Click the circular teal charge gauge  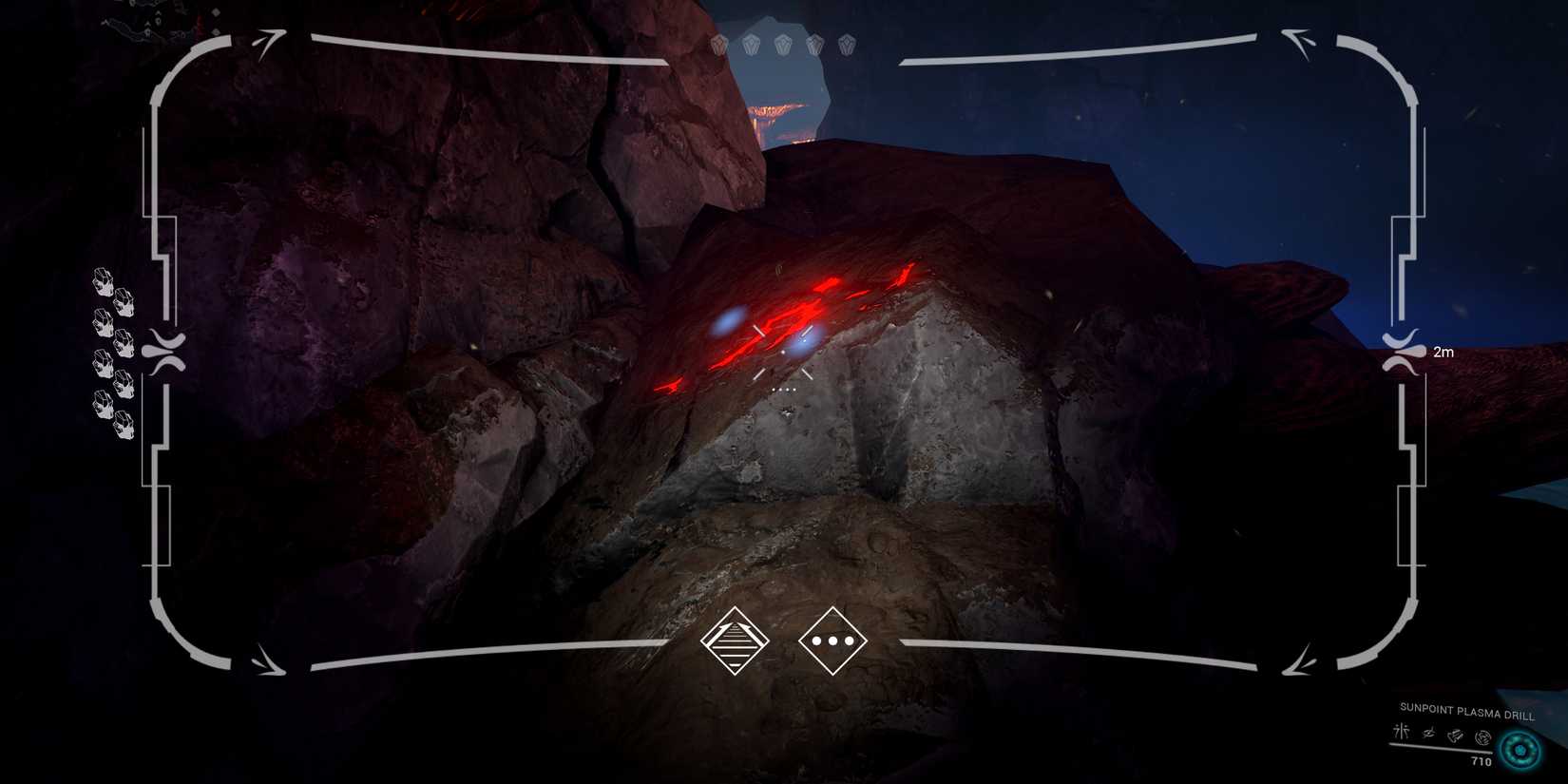point(1520,750)
